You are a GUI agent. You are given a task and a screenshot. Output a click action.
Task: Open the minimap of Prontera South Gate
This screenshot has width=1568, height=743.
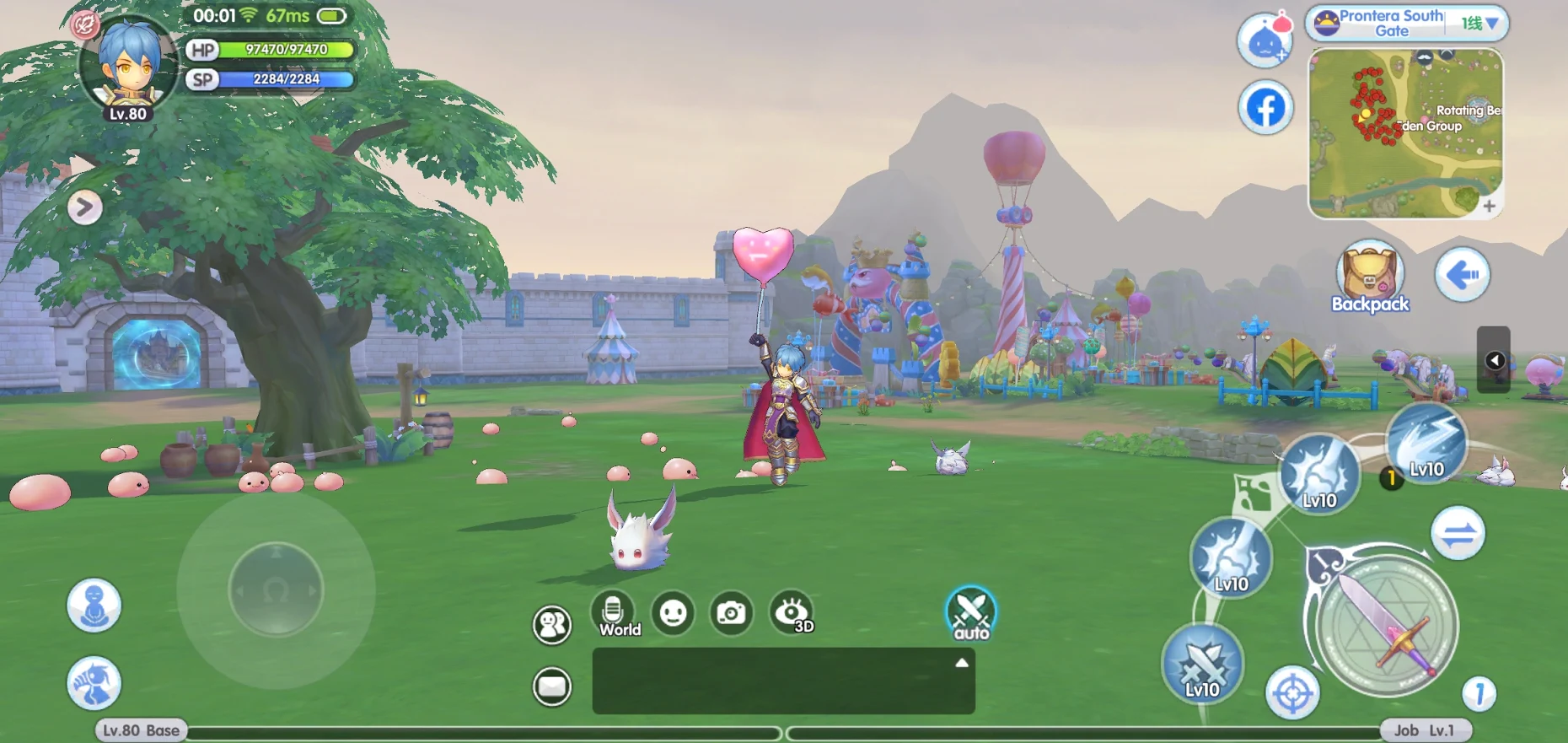(x=1404, y=132)
